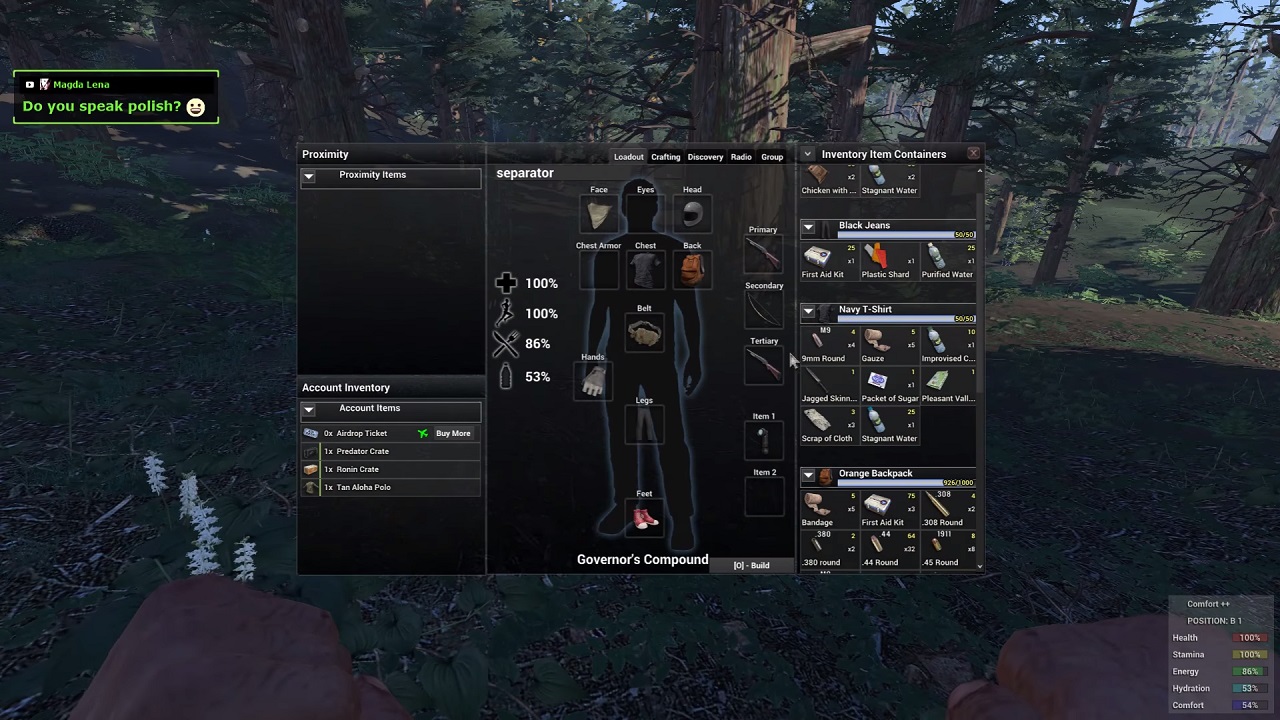Close the inventory window

pos(973,153)
